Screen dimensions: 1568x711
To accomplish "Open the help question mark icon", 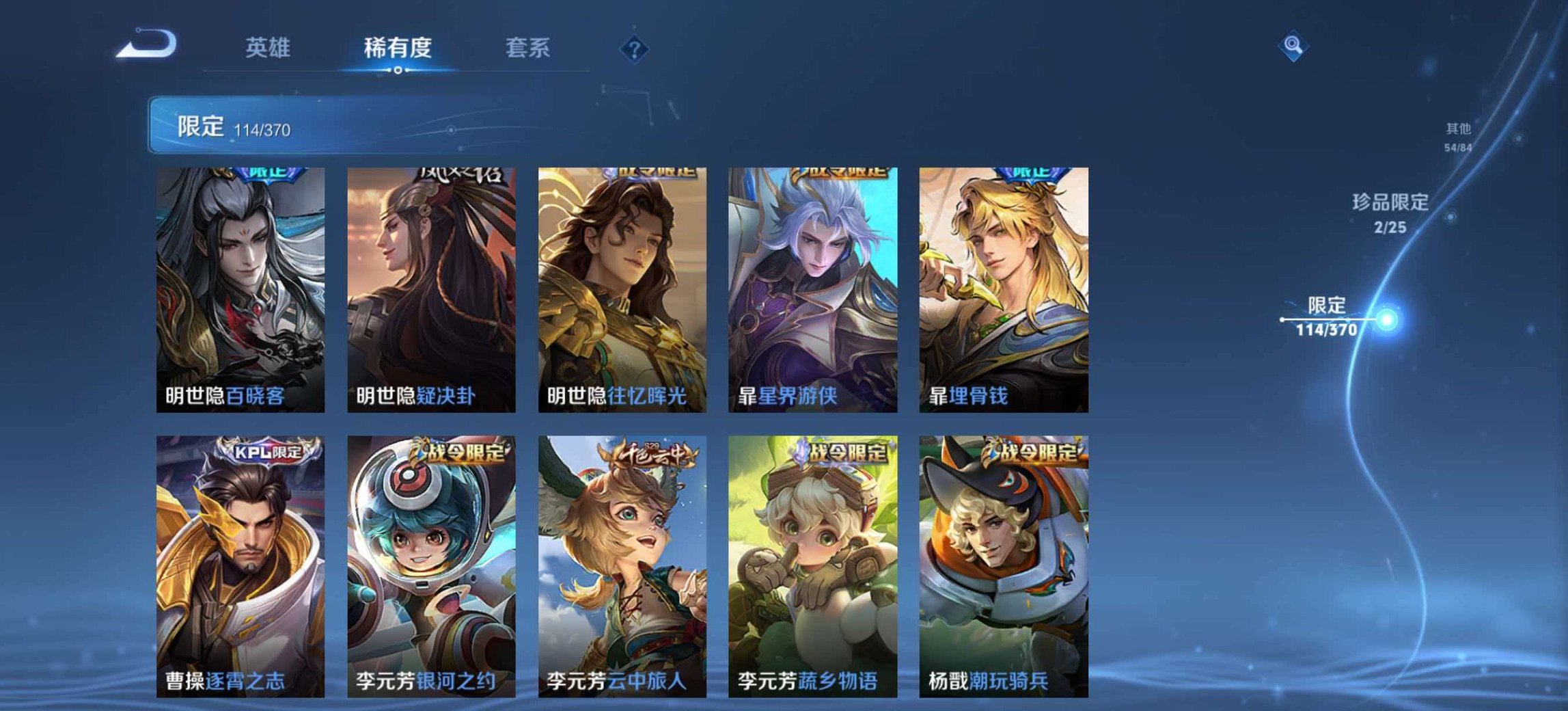I will click(x=635, y=48).
